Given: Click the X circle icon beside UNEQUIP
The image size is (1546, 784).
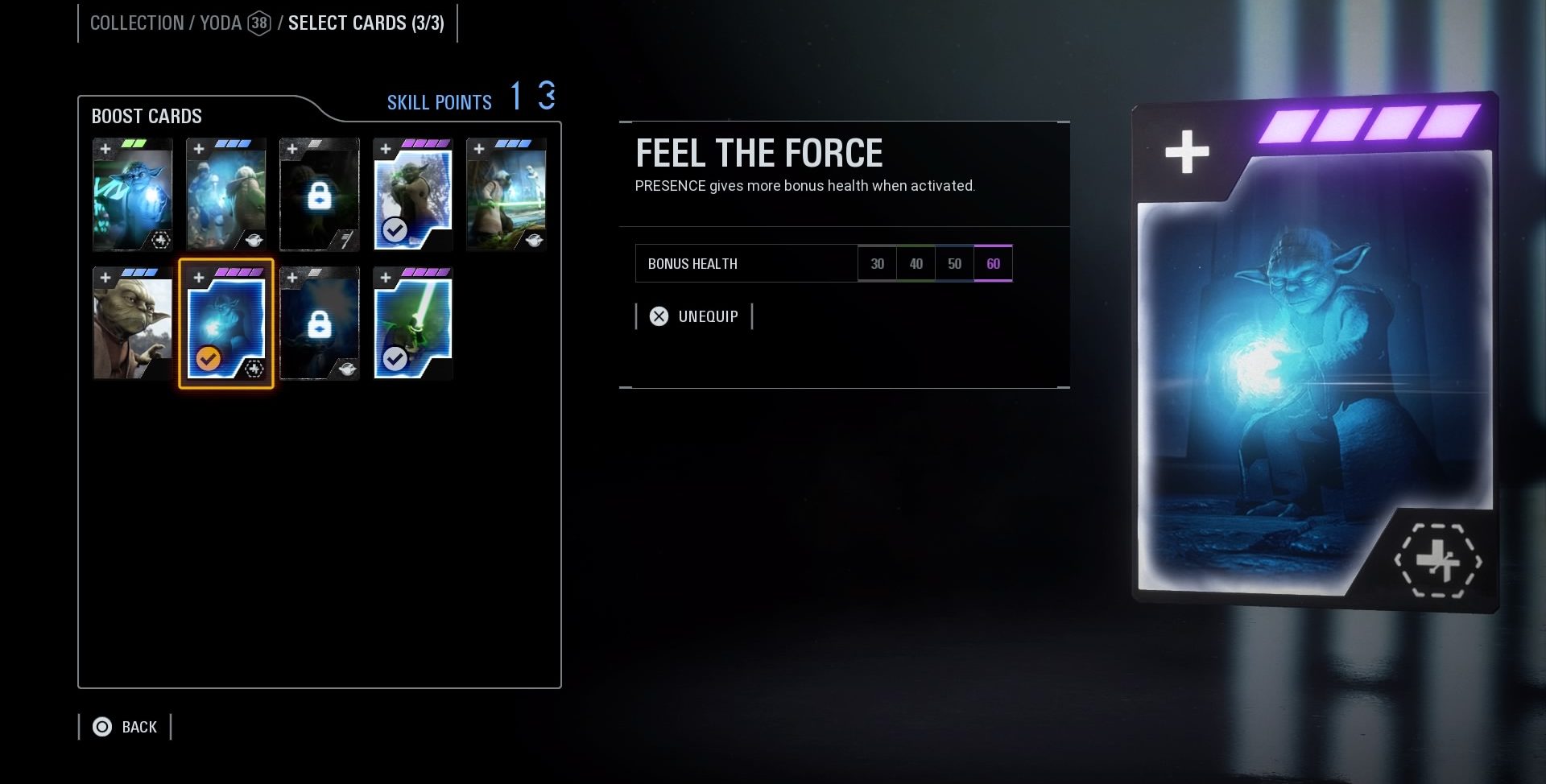Looking at the screenshot, I should pos(659,316).
